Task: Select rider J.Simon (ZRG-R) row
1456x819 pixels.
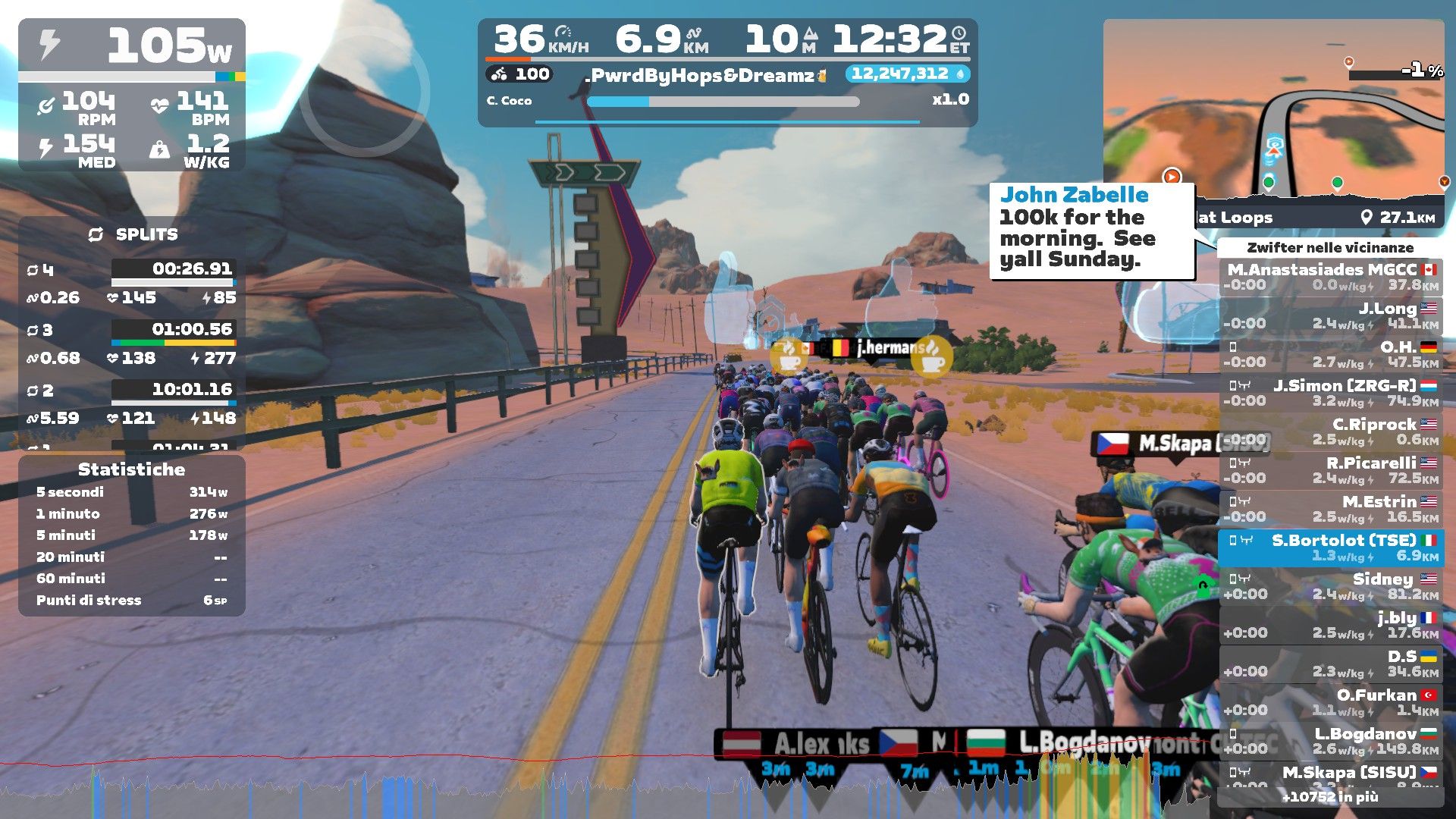Action: tap(1331, 393)
